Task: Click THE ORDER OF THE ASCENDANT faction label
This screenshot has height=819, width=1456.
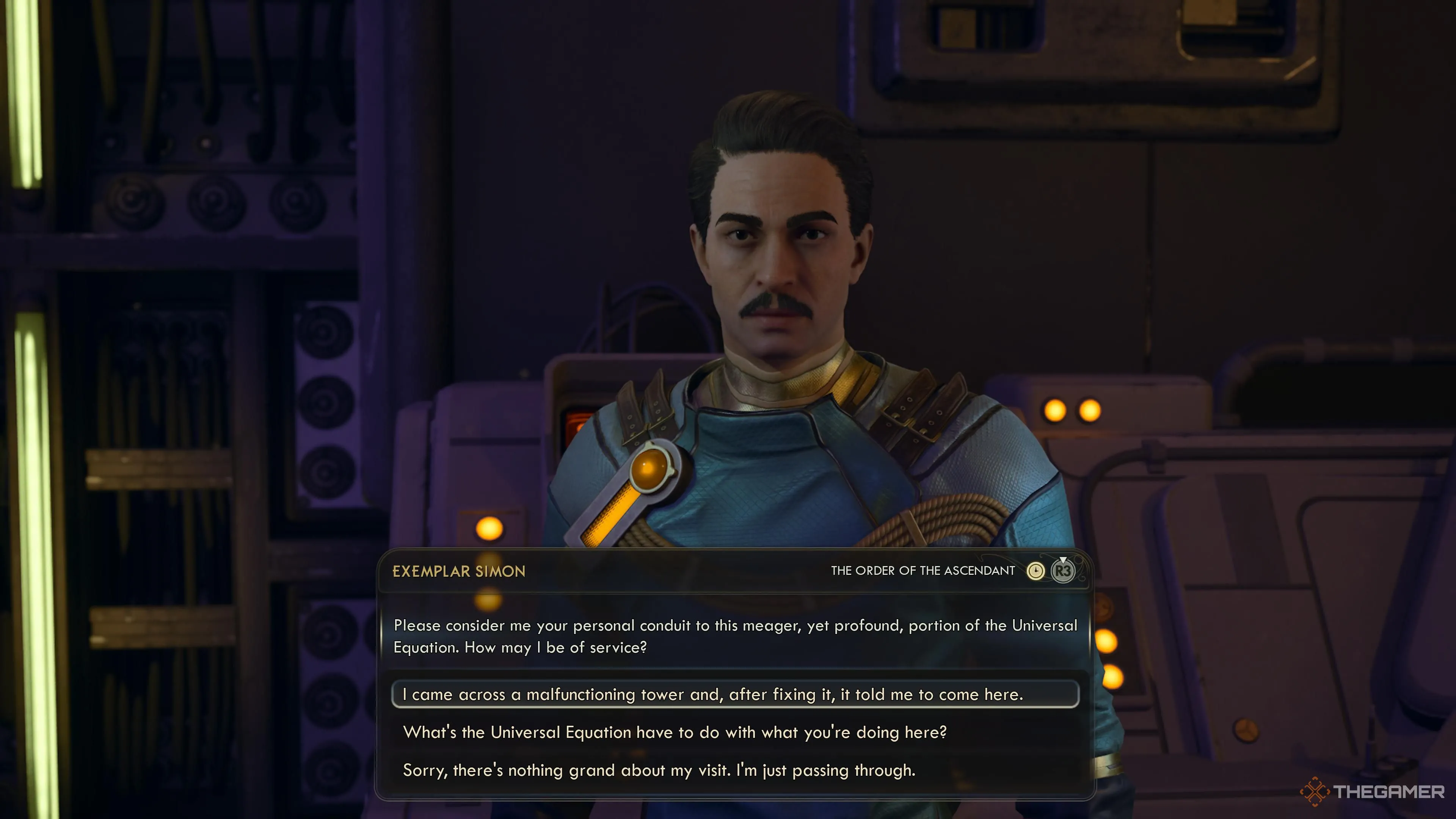Action: pyautogui.click(x=924, y=571)
